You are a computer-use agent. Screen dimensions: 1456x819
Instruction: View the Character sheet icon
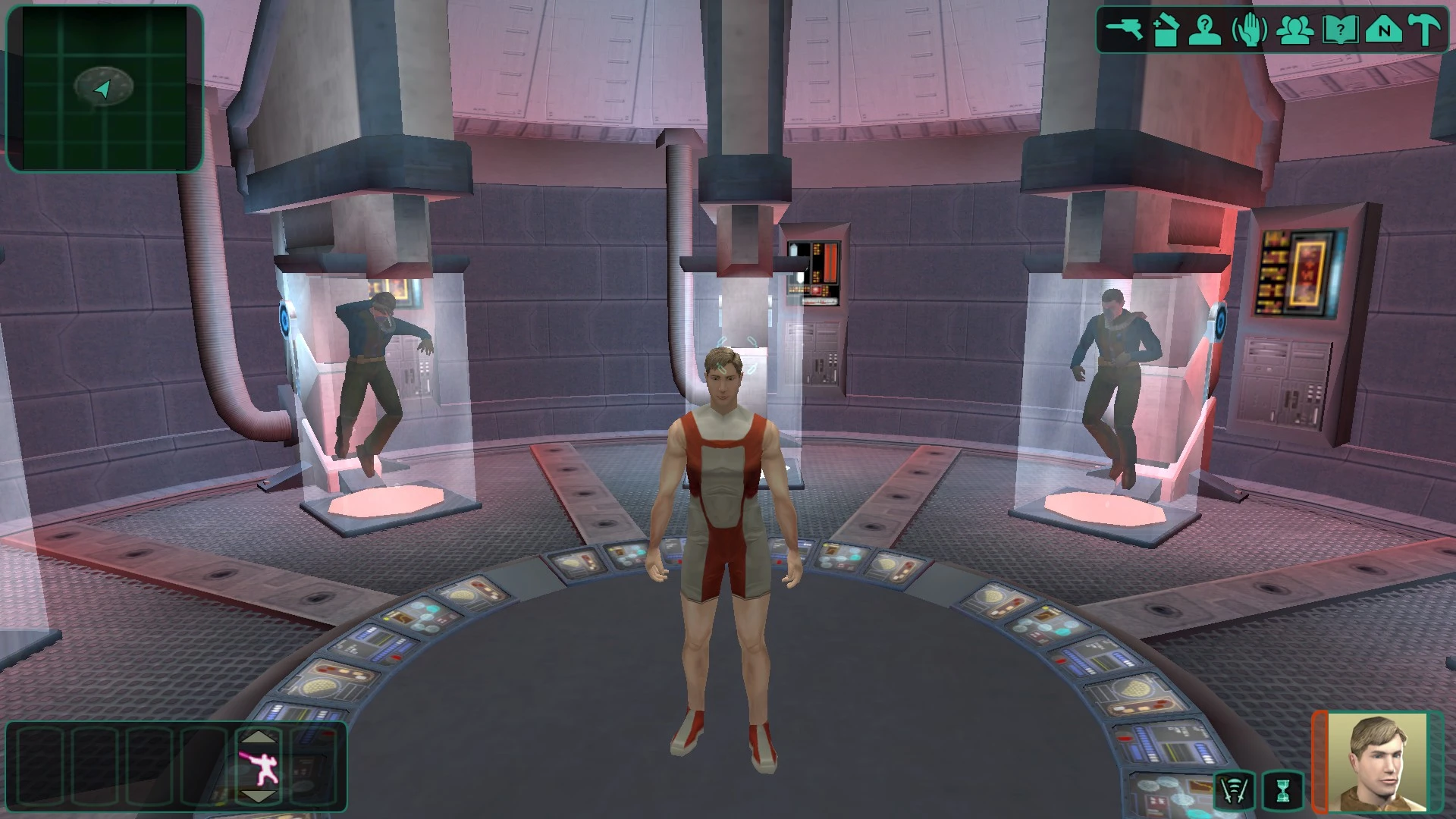(1207, 28)
